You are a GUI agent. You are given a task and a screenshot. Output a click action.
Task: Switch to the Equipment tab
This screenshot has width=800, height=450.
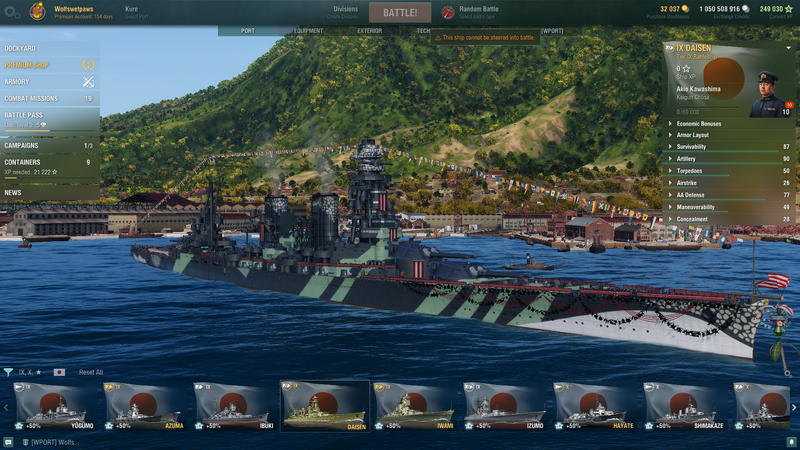(x=309, y=31)
